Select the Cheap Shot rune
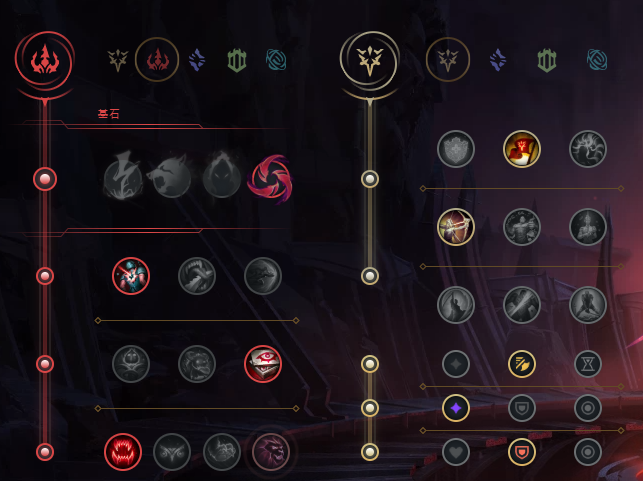Viewport: 643px width, 481px height. pos(131,275)
